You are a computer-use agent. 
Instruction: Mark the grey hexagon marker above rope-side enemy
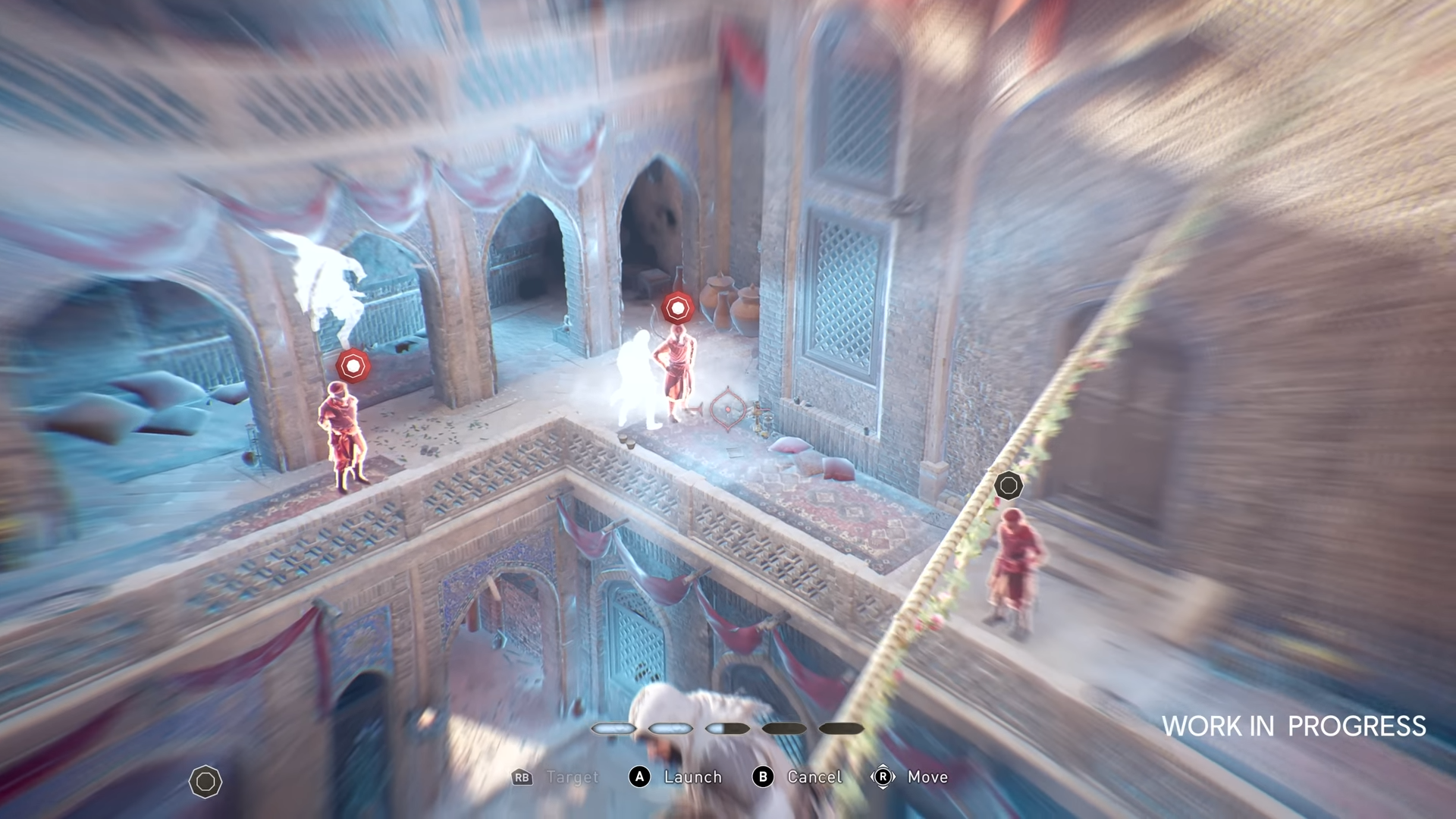(1008, 485)
